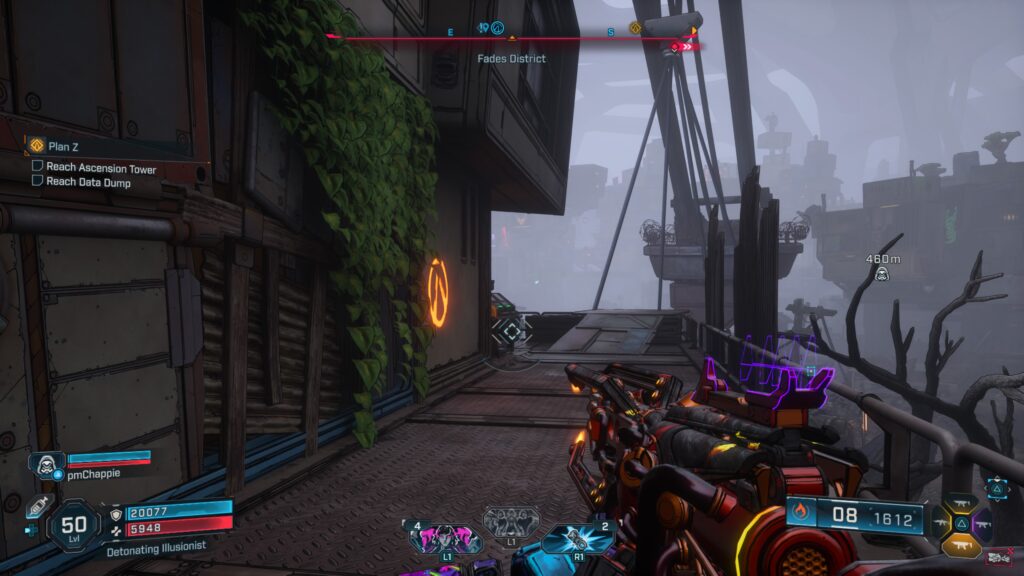Select the highlighted orange bottom weapon slot
Screen dimensions: 1024x576
[962, 544]
